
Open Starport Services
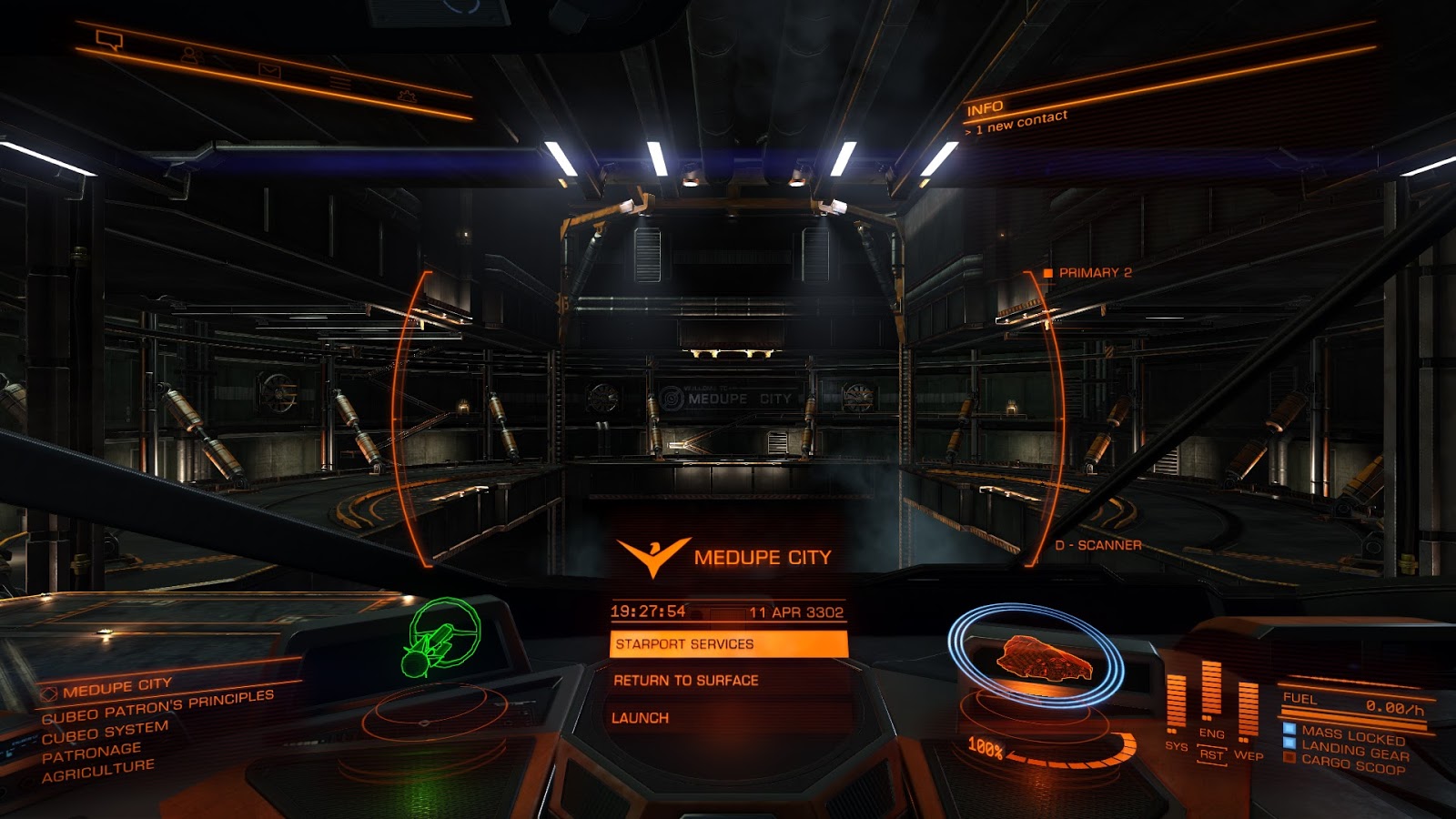(x=728, y=644)
